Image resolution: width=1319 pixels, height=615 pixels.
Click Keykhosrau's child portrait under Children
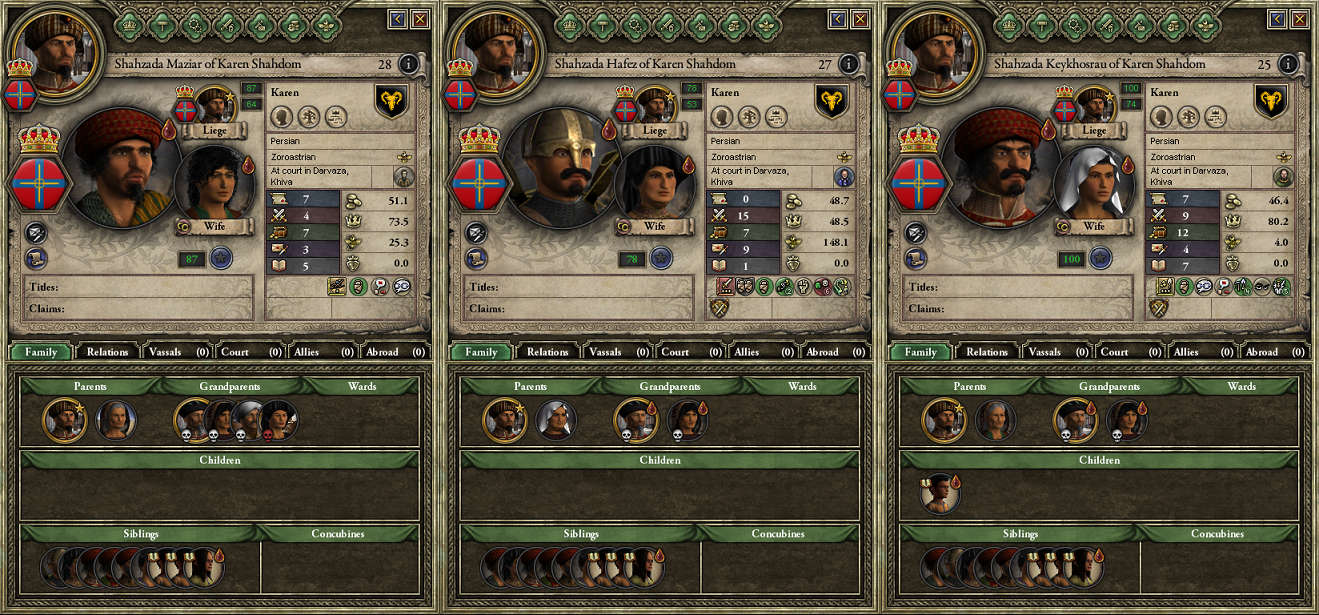(x=939, y=494)
